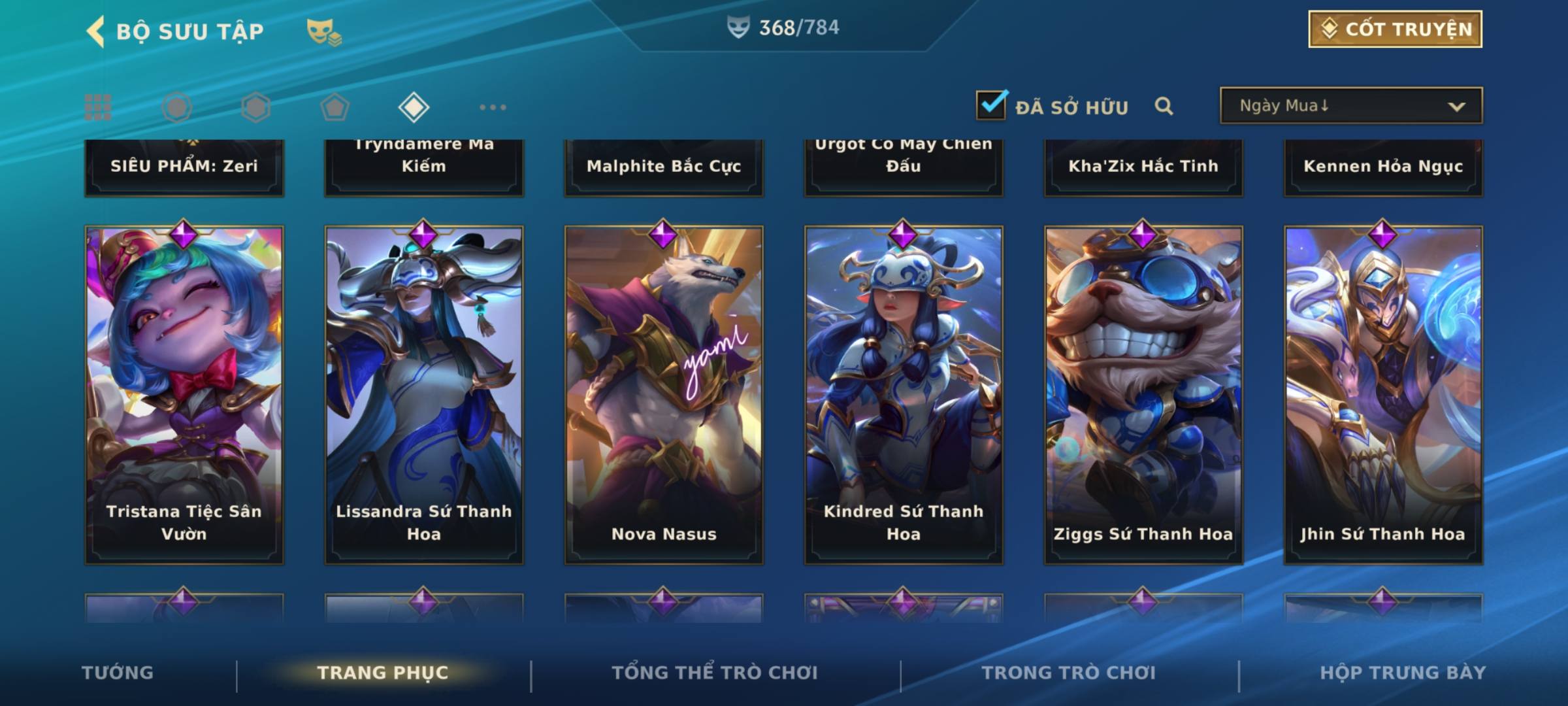1568x706 pixels.
Task: Switch to the Trang Phục tab
Action: point(383,673)
